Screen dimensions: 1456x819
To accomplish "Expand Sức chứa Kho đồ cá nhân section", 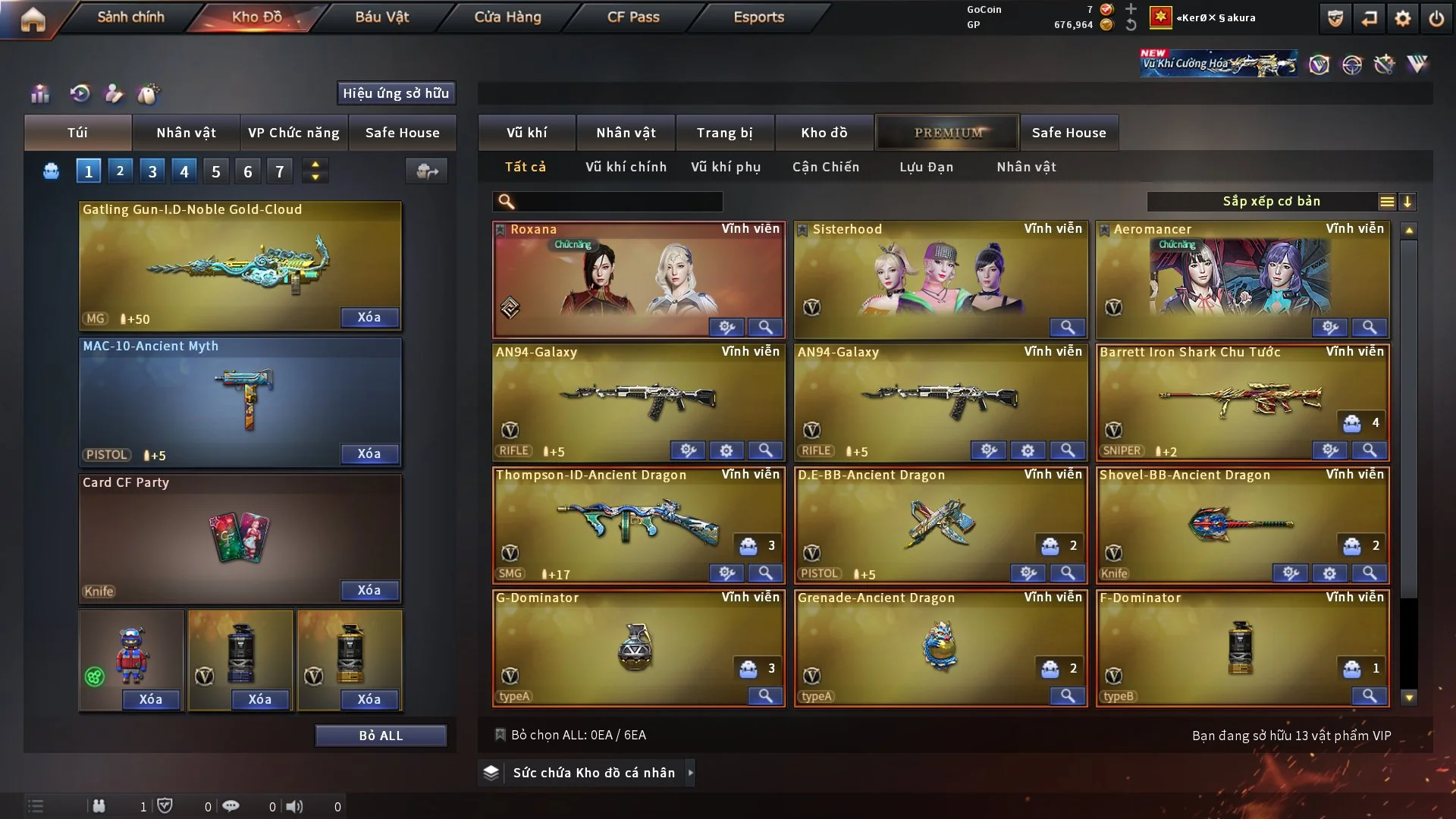I will coord(690,773).
